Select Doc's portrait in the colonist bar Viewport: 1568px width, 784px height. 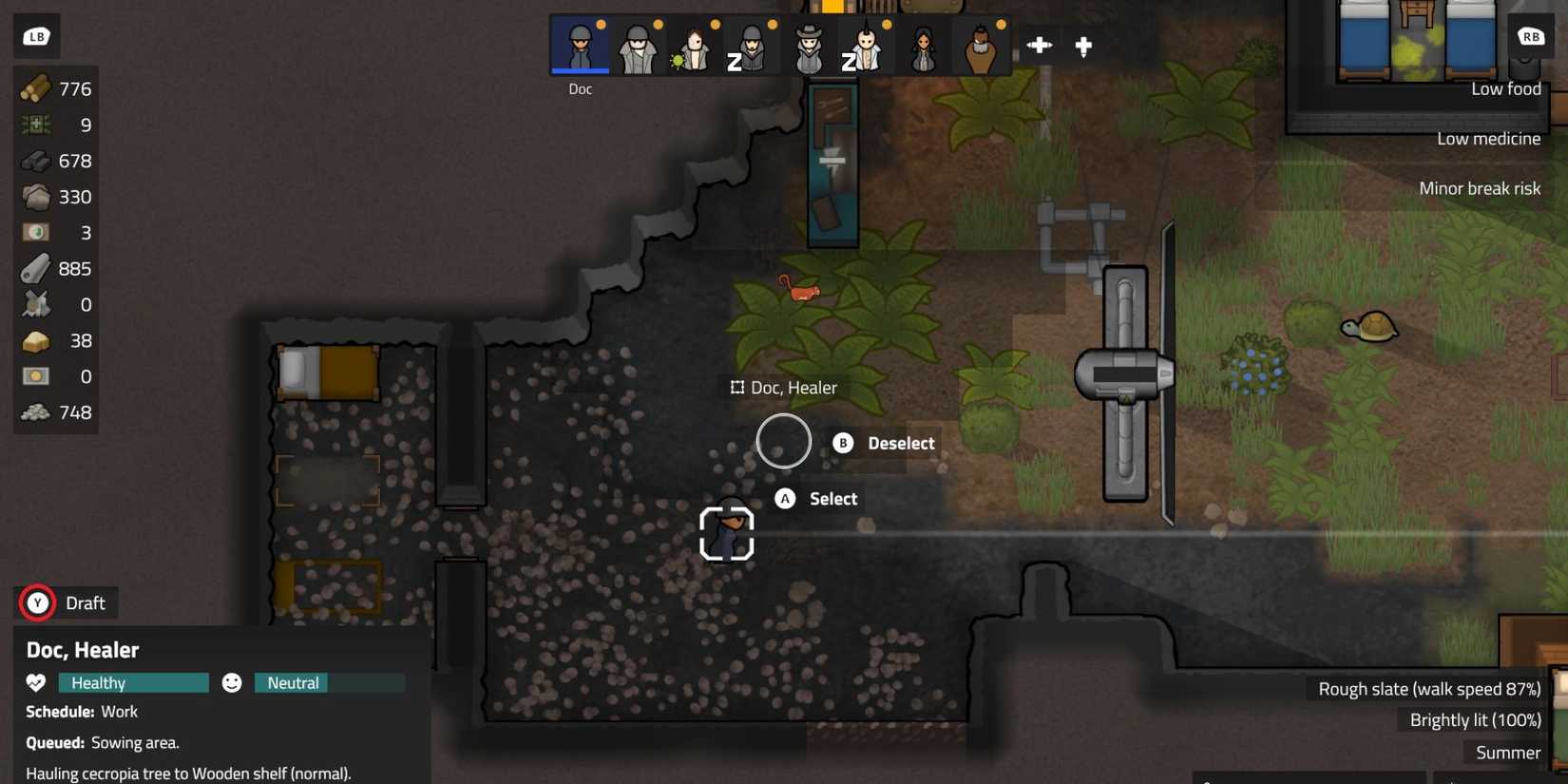pos(580,45)
